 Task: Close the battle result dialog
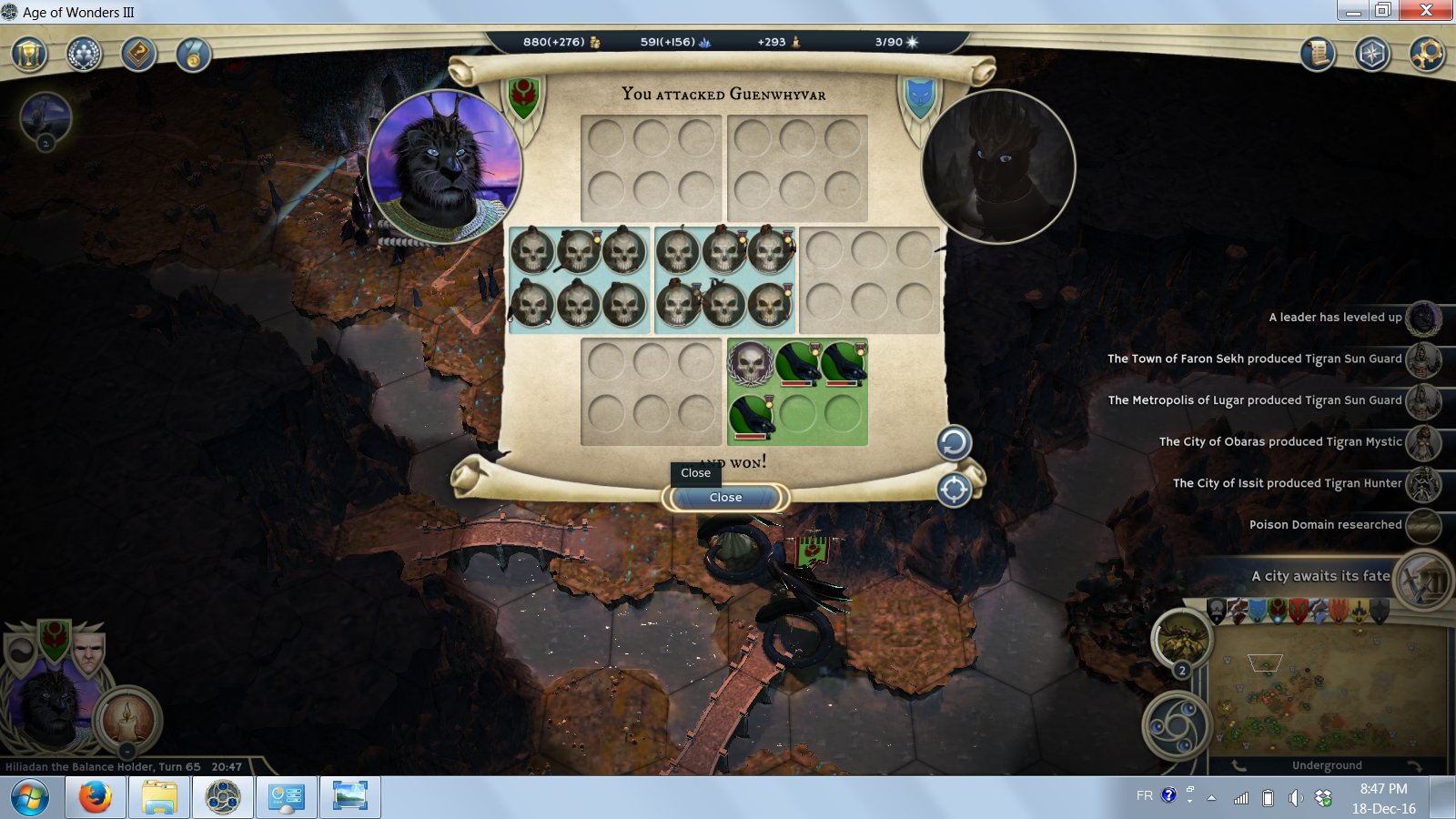(x=725, y=498)
